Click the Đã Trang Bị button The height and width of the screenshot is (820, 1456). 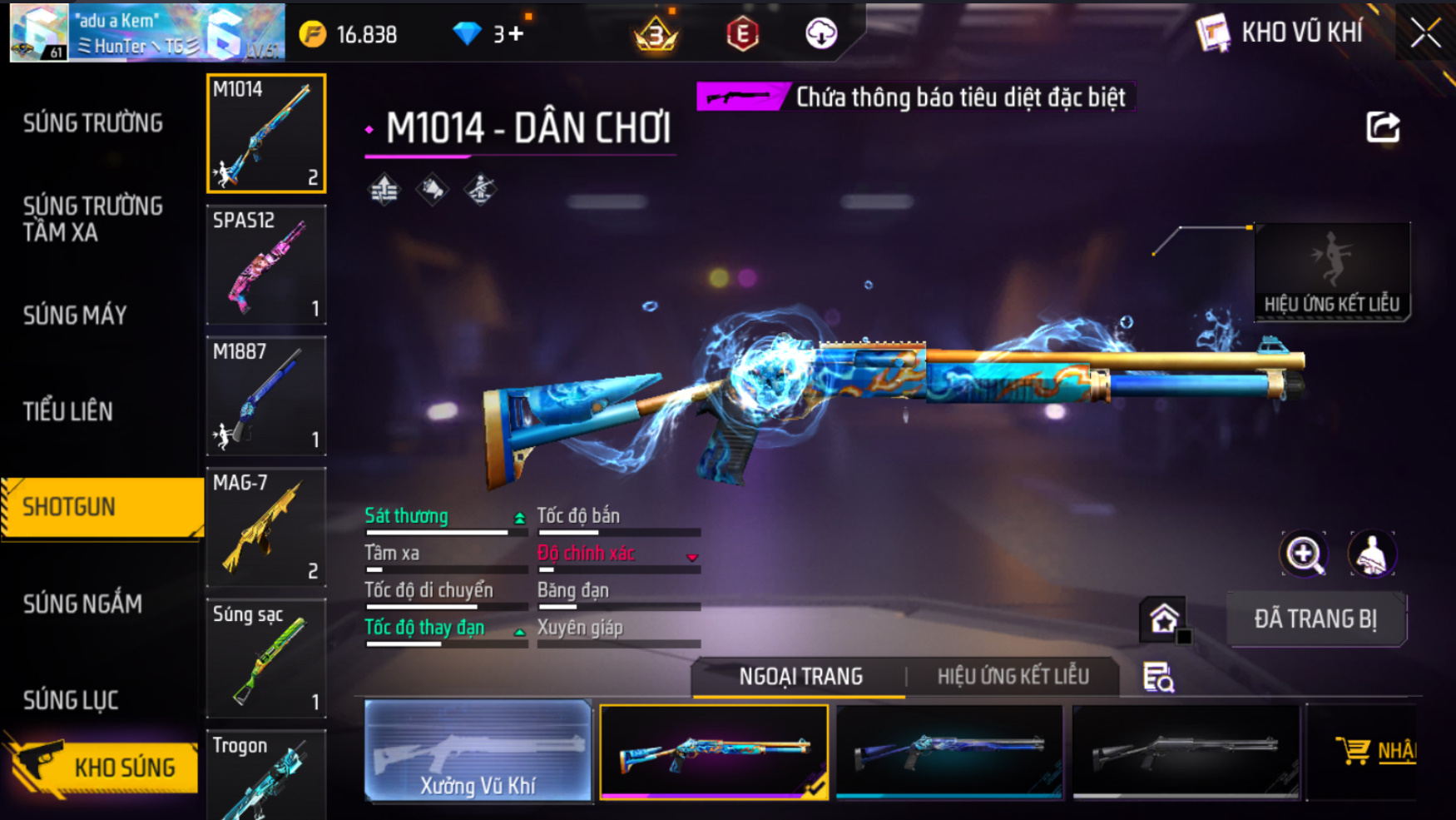tap(1315, 619)
